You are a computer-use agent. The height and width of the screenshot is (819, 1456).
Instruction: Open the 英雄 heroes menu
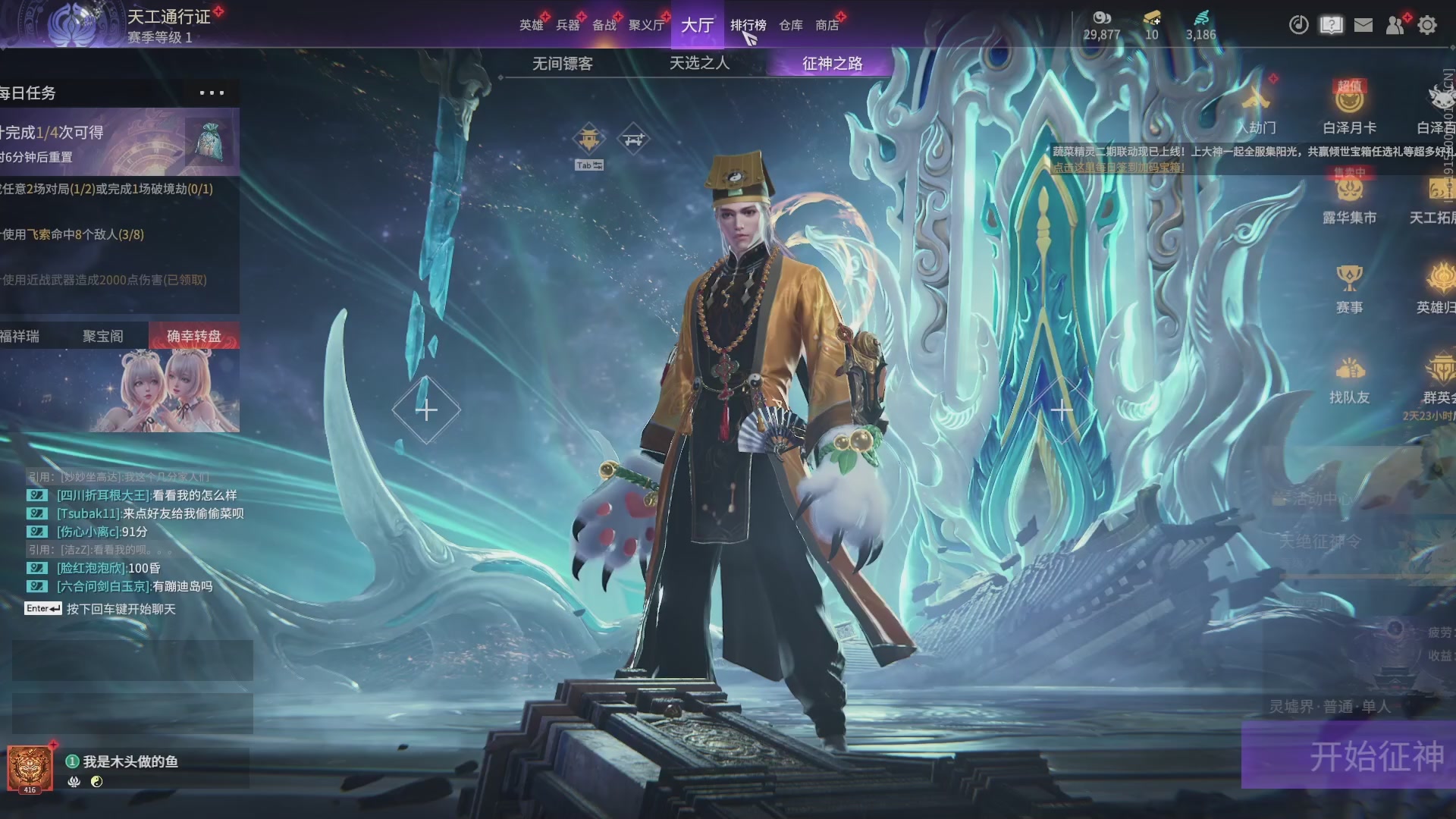[x=531, y=25]
